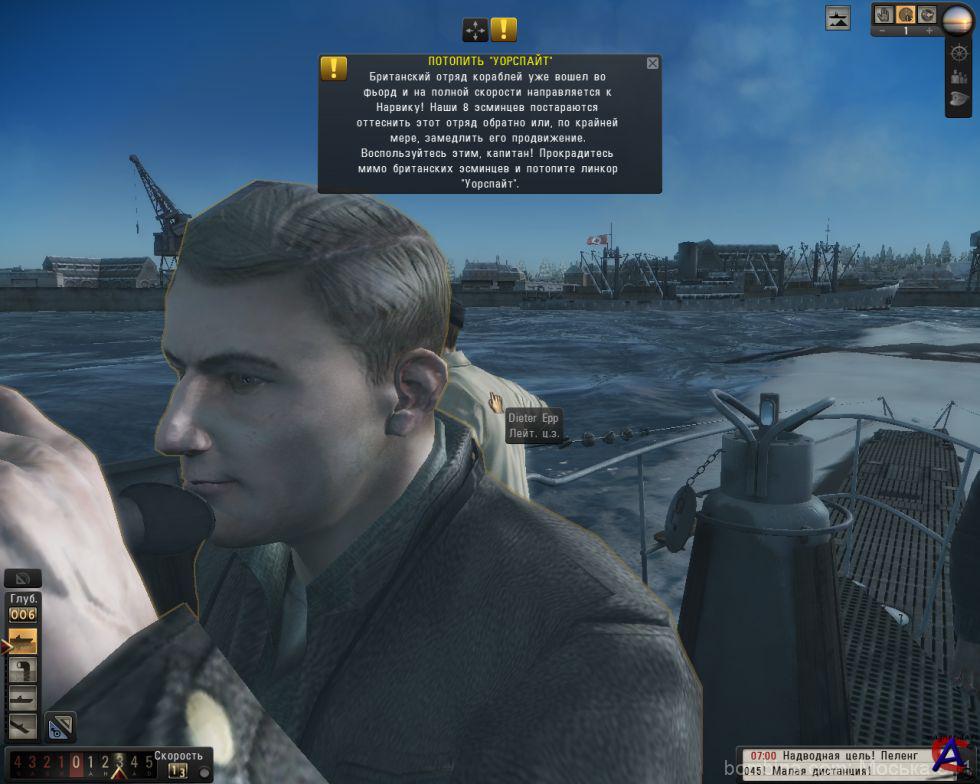Close the "Потопить Уорспайт" objective popup

point(653,63)
